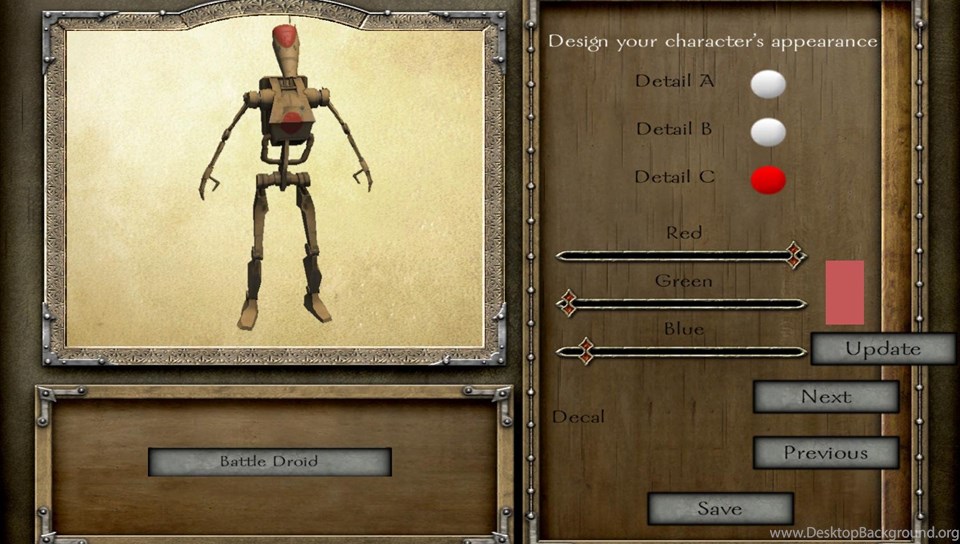Viewport: 960px width, 544px height.
Task: Go to the Next decal
Action: 825,397
